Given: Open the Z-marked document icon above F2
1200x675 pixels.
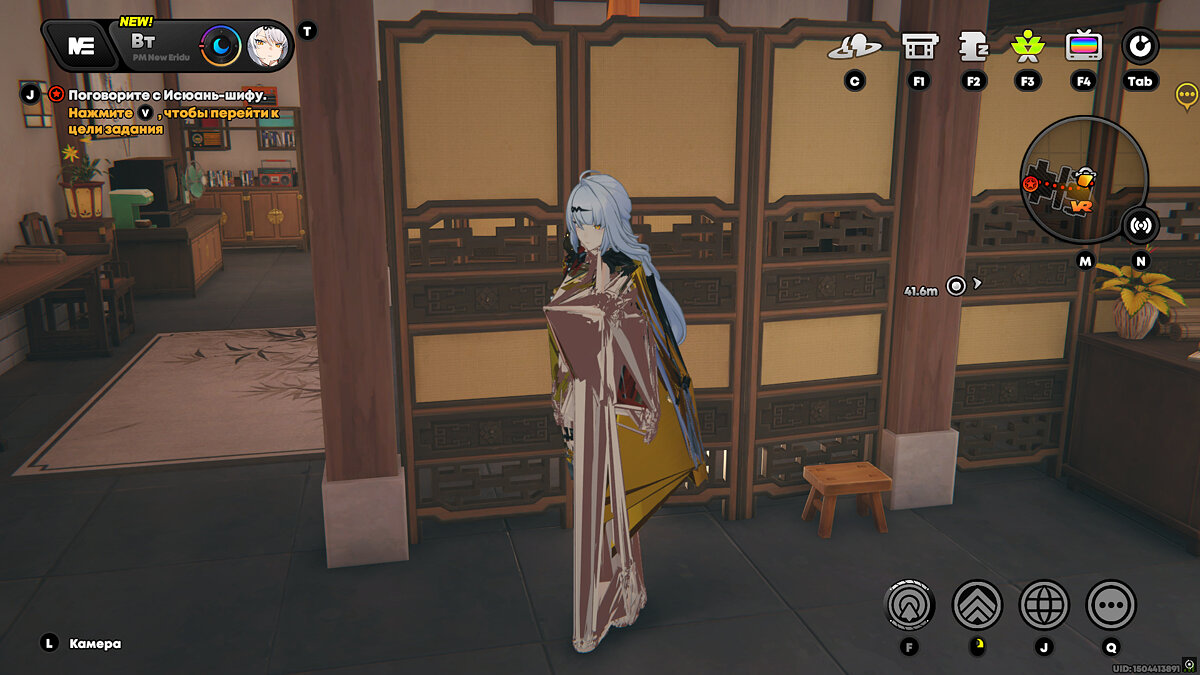Looking at the screenshot, I should pyautogui.click(x=973, y=46).
